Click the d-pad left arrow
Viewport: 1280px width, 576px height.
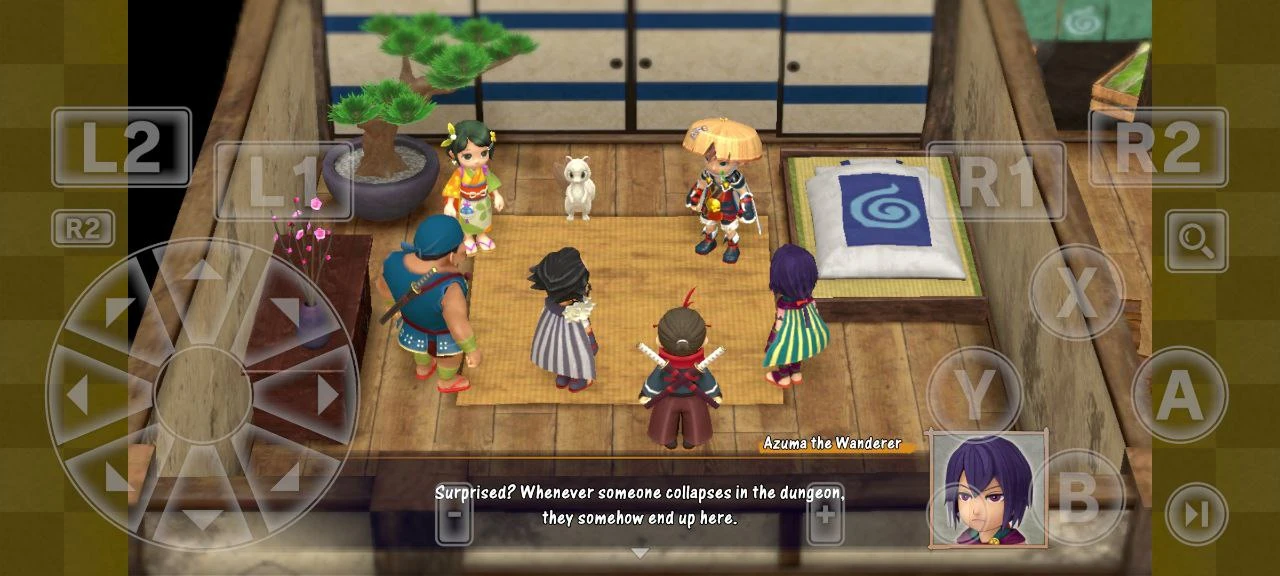(x=78, y=395)
